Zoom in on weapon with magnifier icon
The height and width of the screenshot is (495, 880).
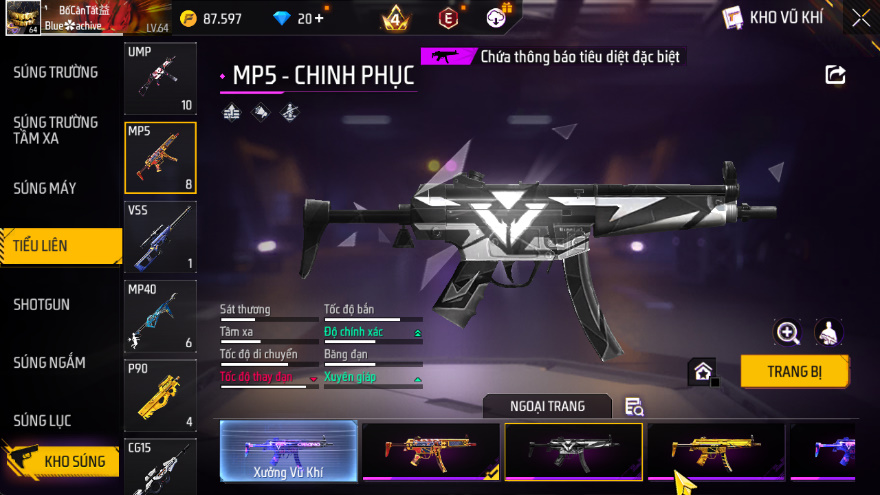(x=788, y=333)
